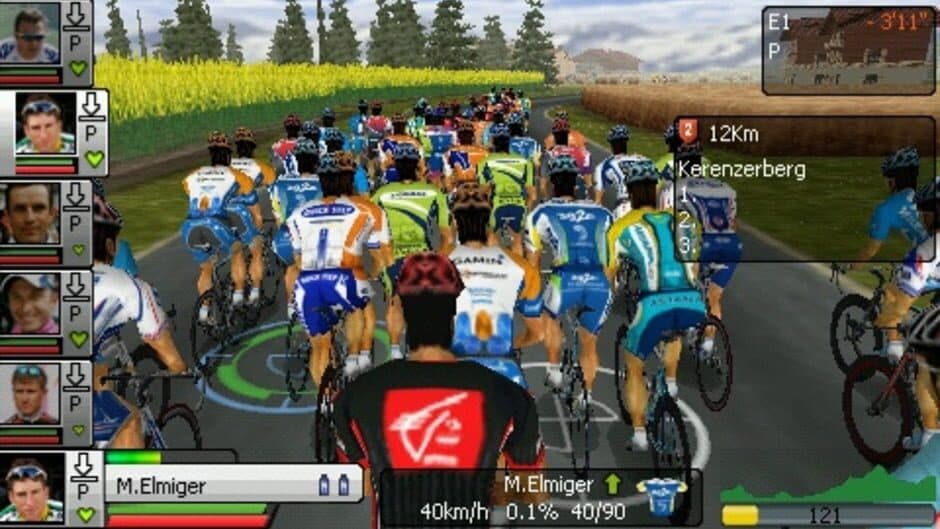Click the heart icon beside M.Elmiger's portrait

click(x=86, y=513)
